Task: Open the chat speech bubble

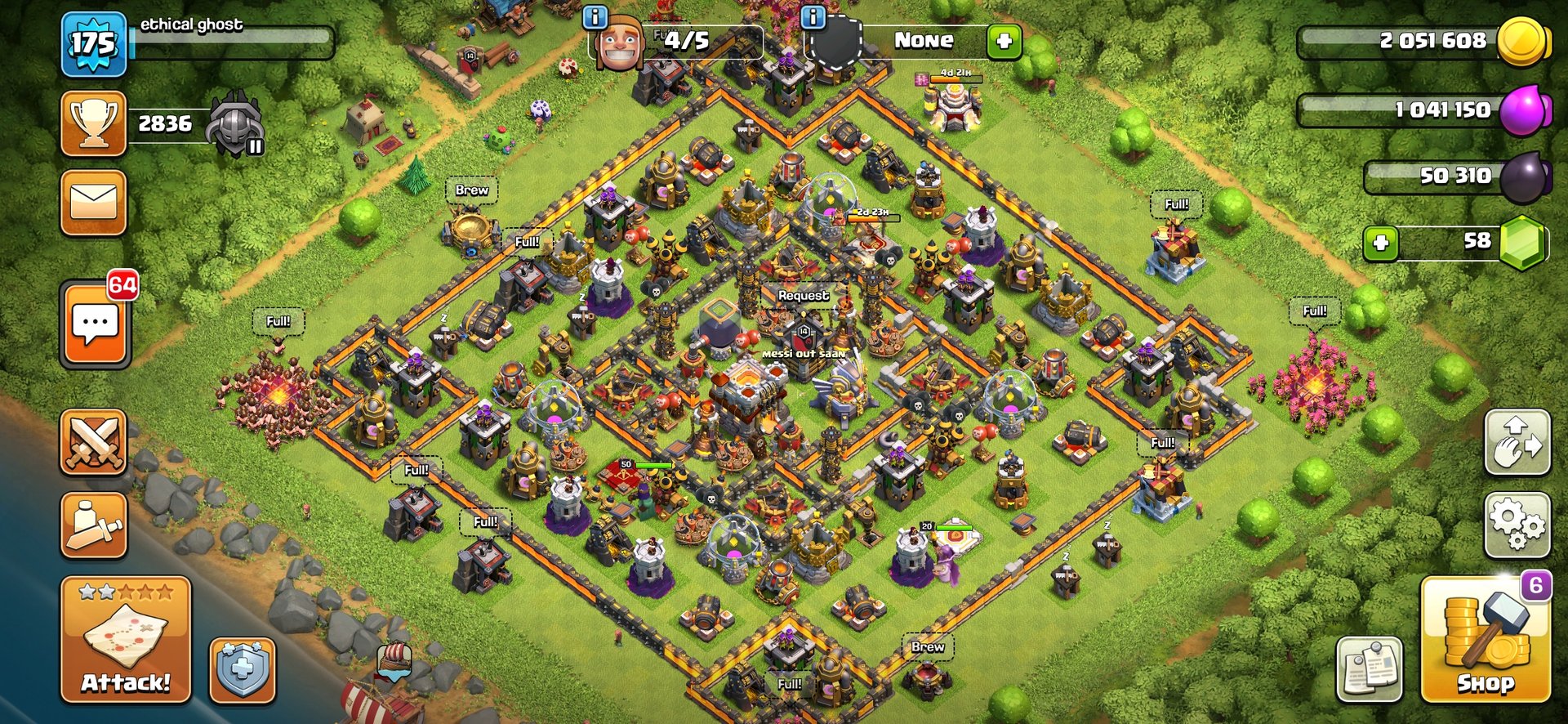Action: pos(95,324)
